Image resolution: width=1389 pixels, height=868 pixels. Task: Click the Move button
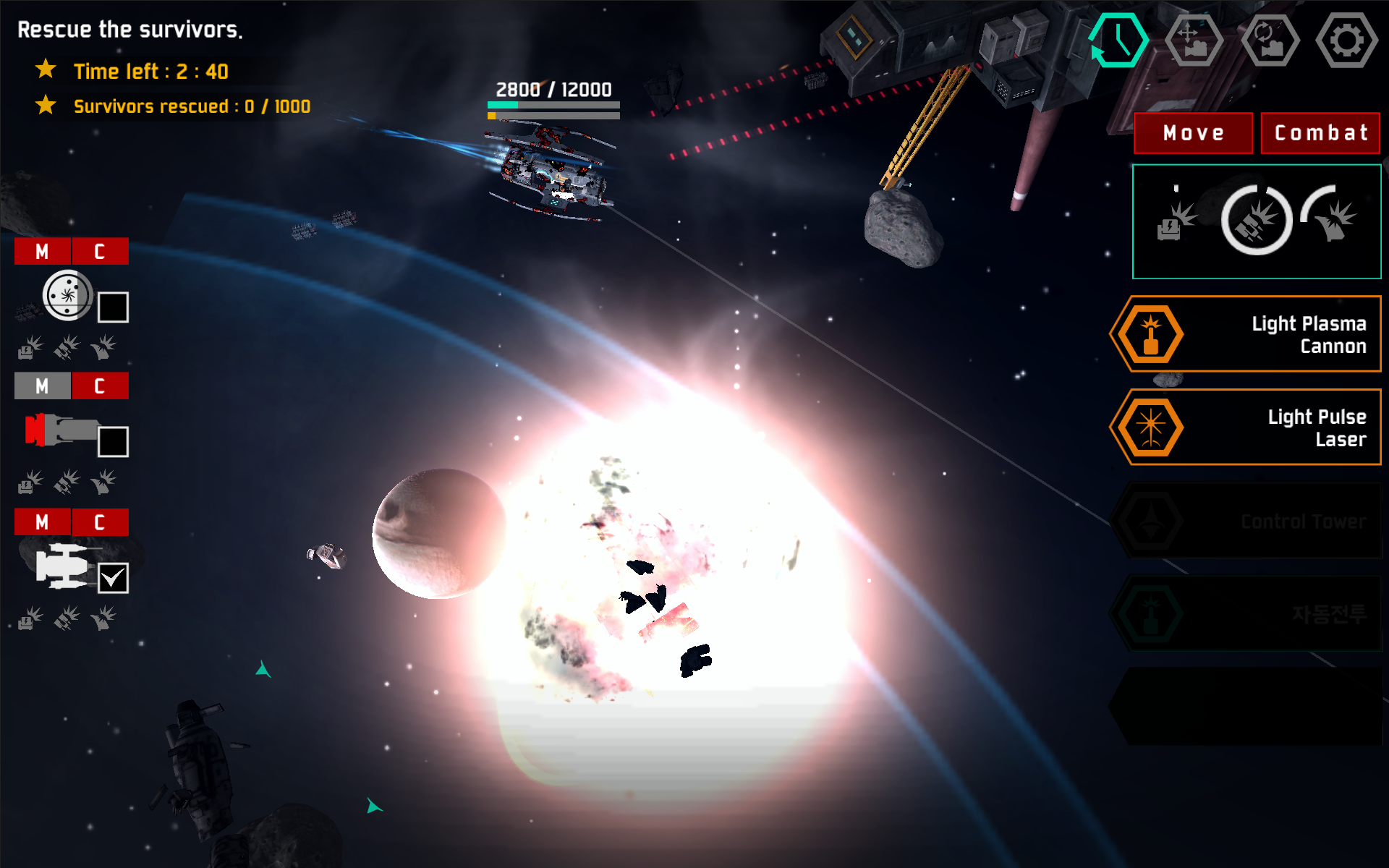(x=1192, y=133)
